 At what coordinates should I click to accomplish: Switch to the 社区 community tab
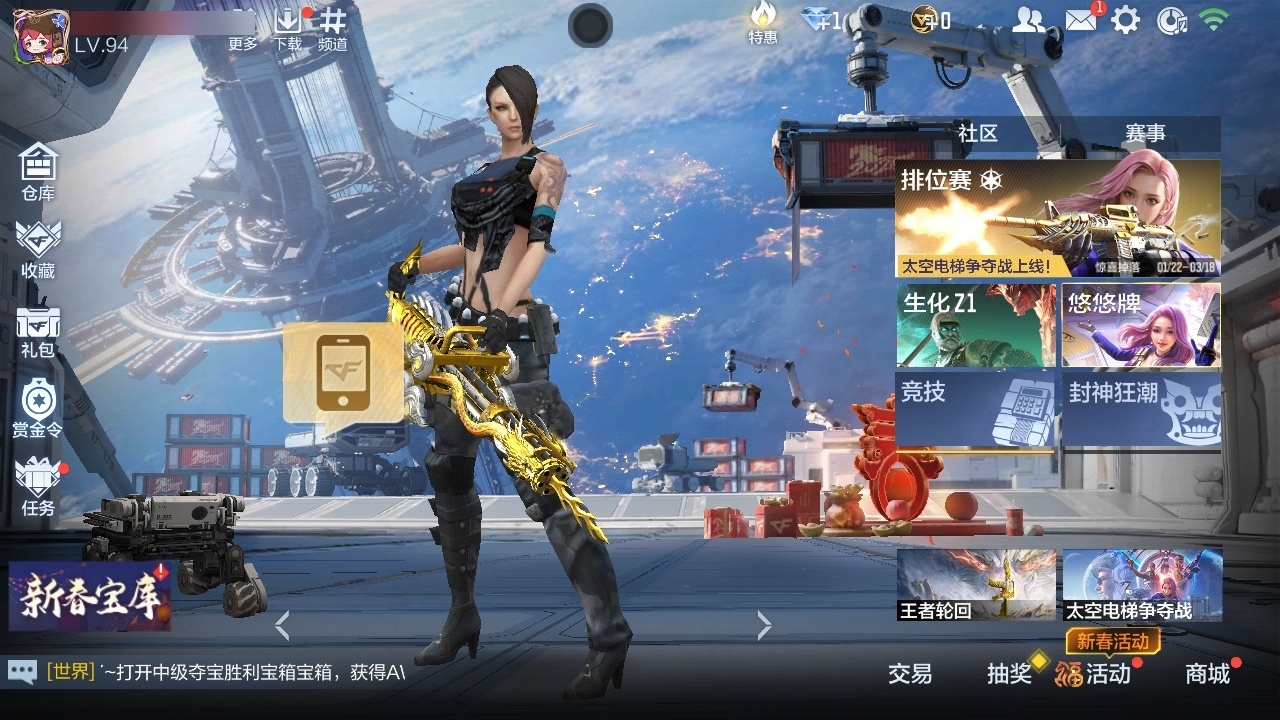point(977,134)
